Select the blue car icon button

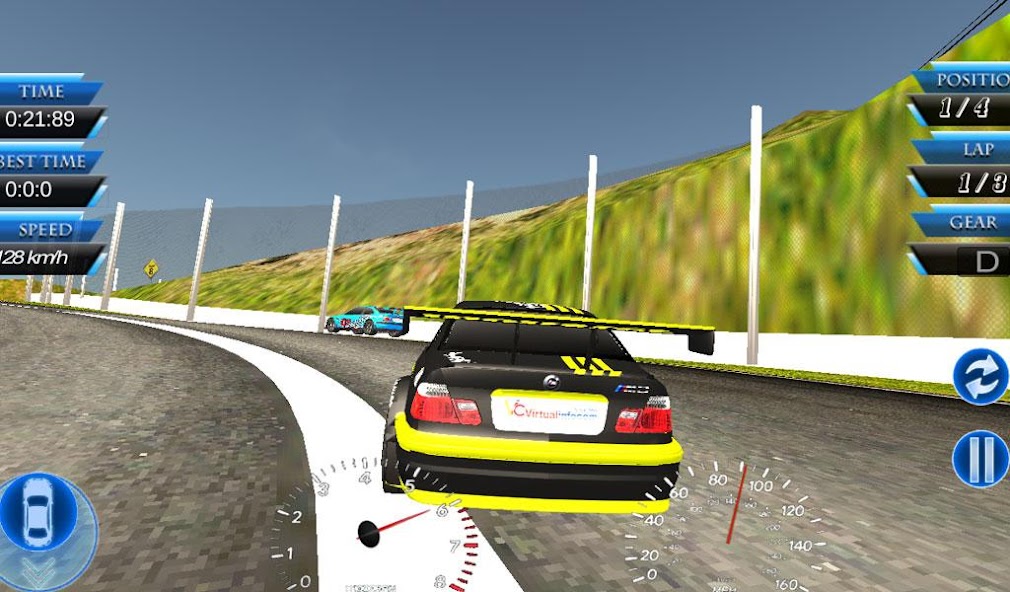pos(39,512)
